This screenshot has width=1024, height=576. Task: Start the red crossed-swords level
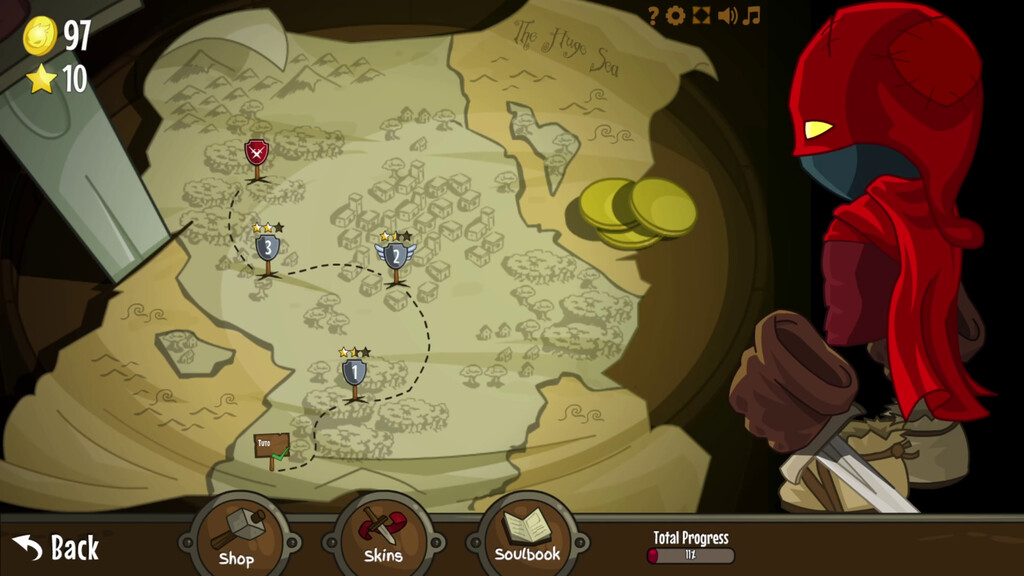pyautogui.click(x=257, y=153)
